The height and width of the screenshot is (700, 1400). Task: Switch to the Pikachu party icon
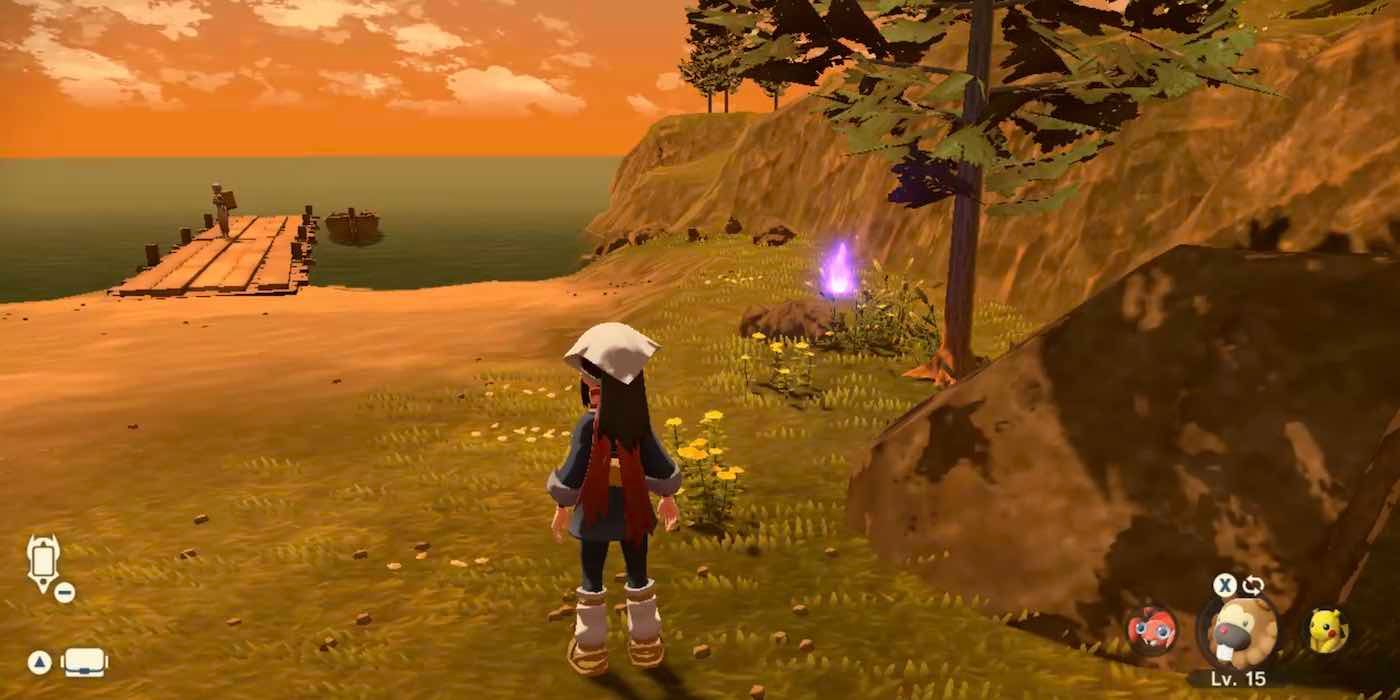click(1329, 631)
